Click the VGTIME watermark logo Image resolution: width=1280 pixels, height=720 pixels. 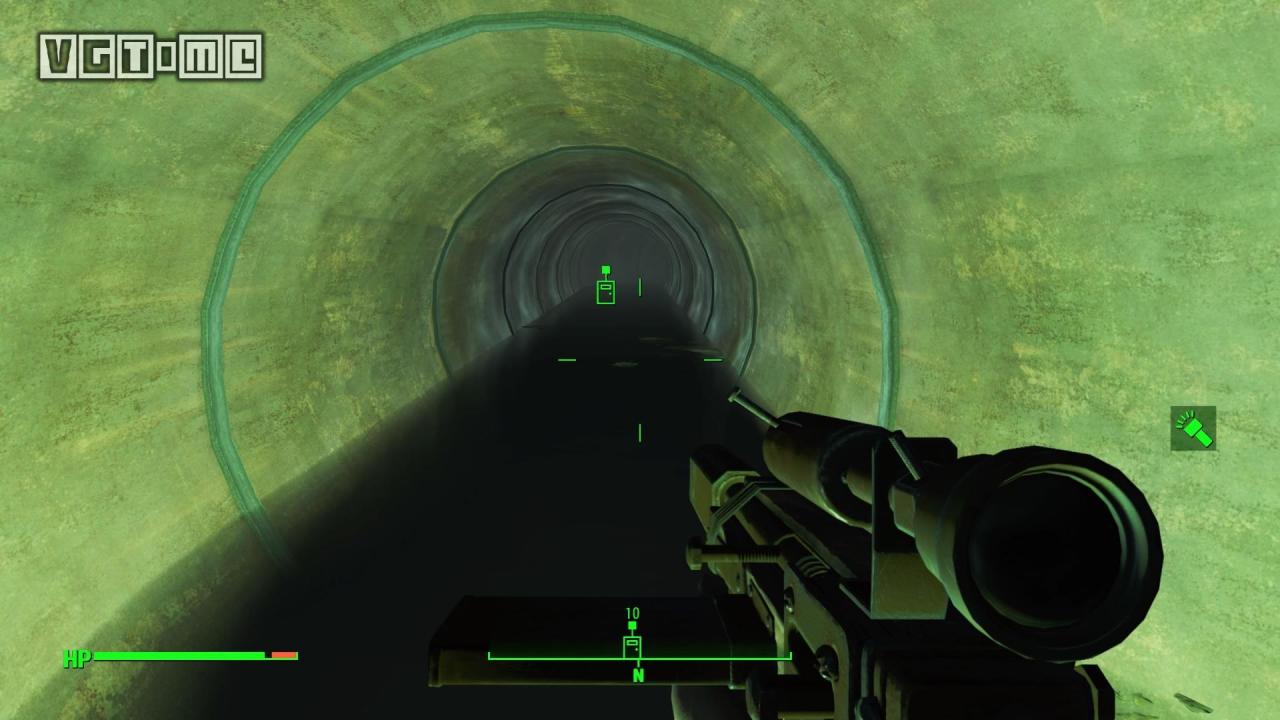pyautogui.click(x=151, y=57)
